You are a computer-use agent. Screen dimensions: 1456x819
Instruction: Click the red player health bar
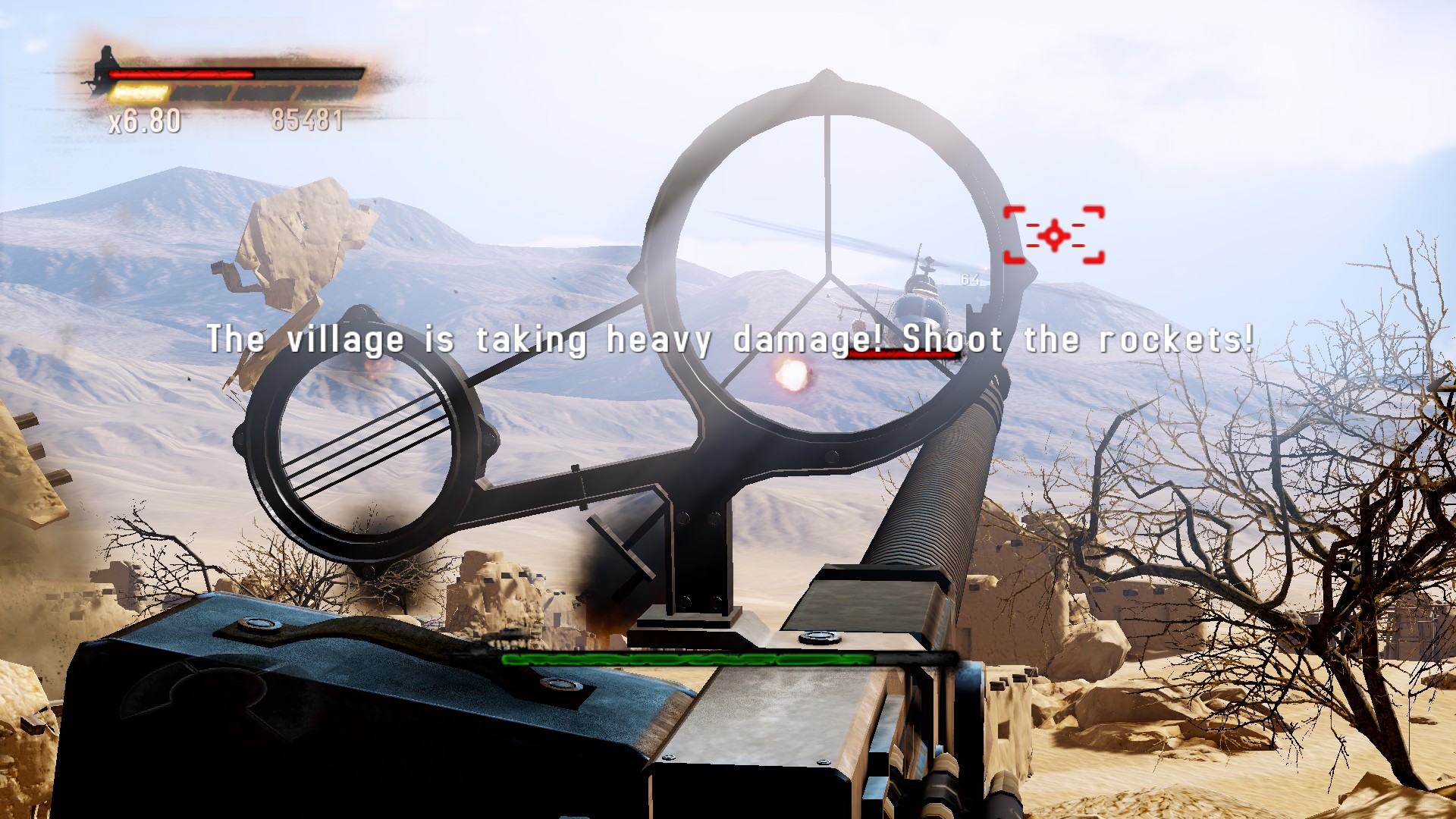point(182,74)
